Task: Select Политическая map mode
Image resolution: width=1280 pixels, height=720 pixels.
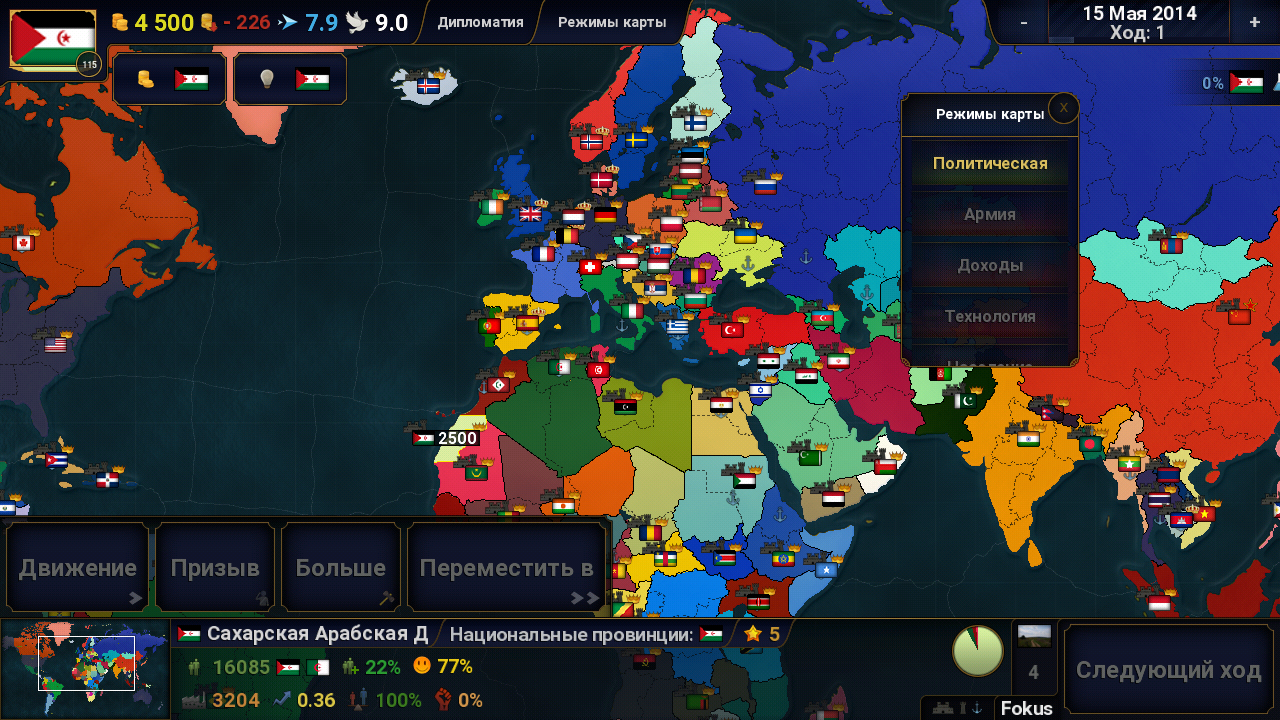Action: click(x=989, y=164)
